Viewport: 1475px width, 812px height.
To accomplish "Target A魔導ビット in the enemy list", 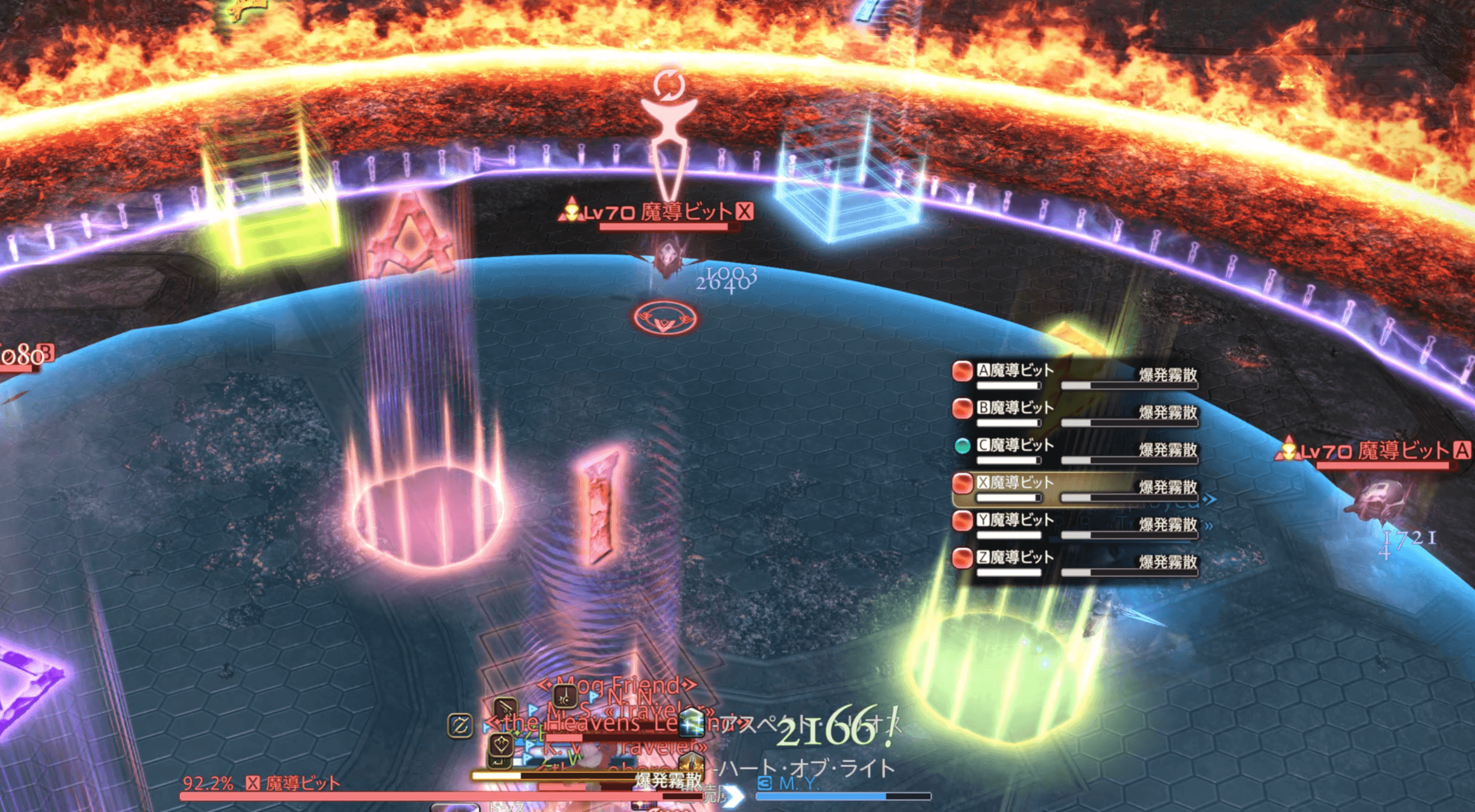I will click(1015, 371).
